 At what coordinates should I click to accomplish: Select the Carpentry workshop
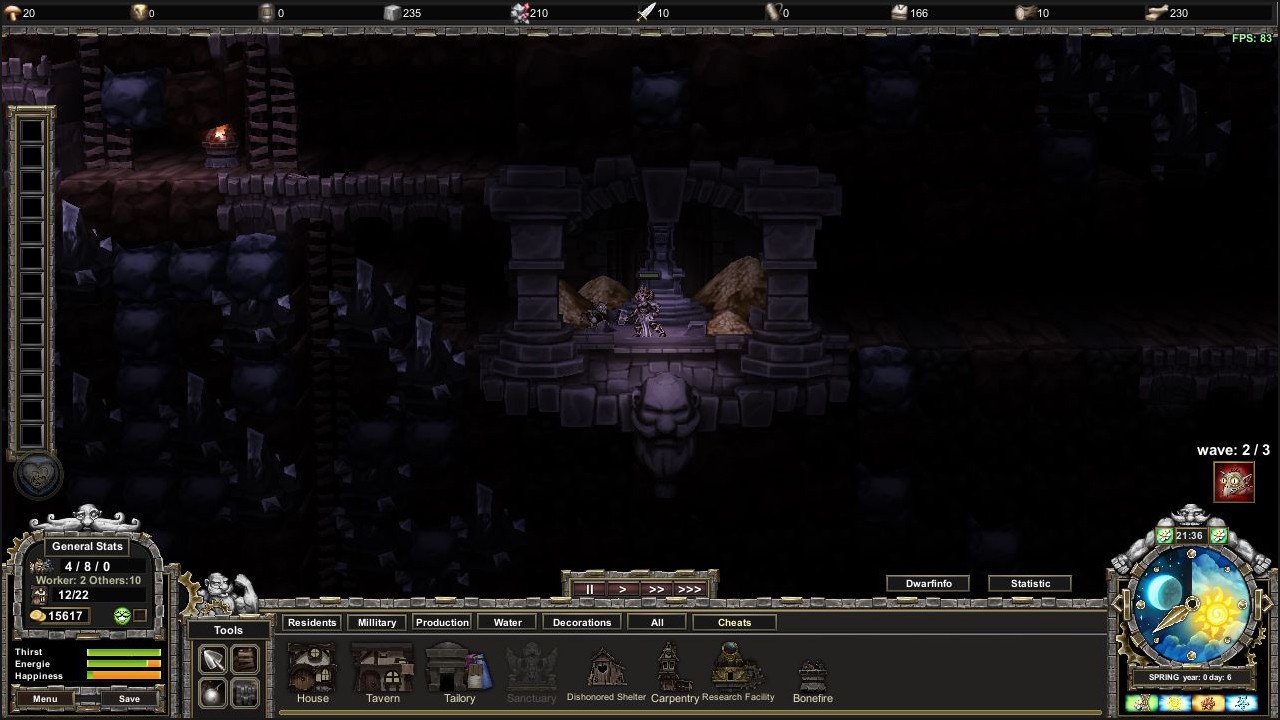[672, 668]
